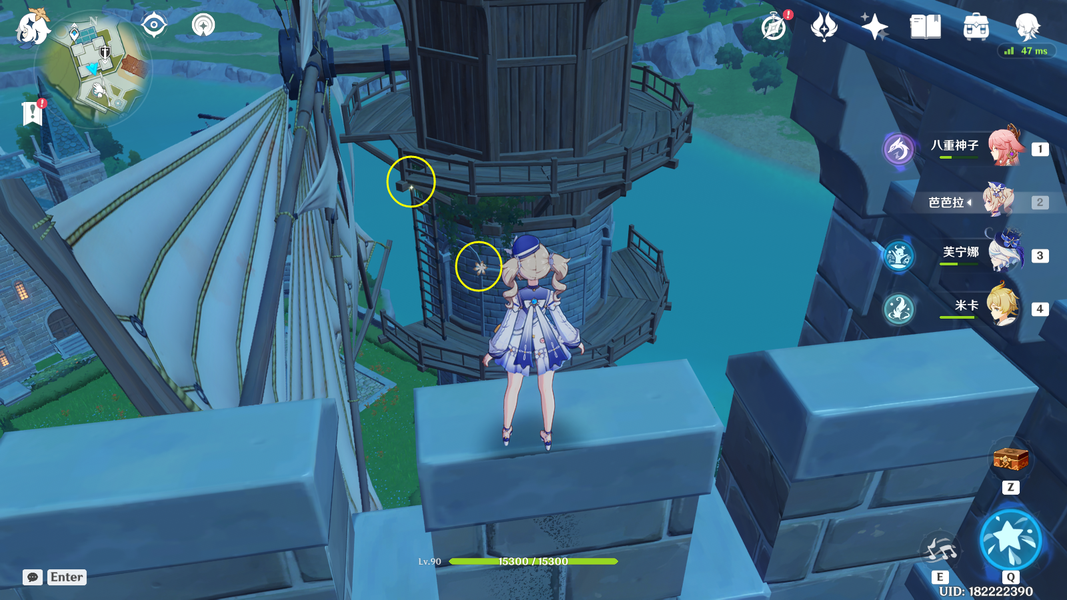The height and width of the screenshot is (600, 1067).
Task: Open the Inventory backpack
Action: tap(976, 27)
